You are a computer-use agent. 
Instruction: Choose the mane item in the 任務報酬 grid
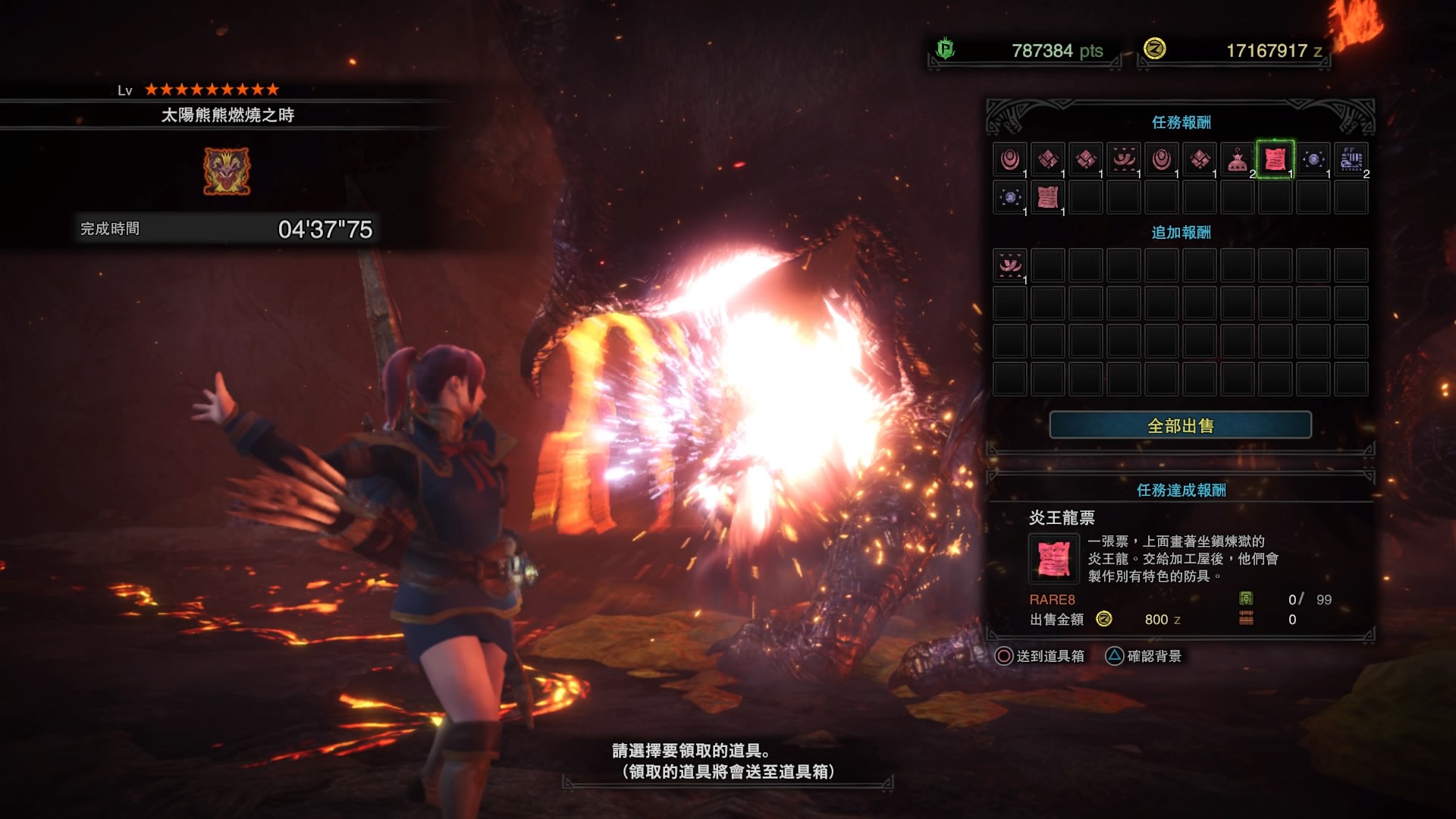1123,159
